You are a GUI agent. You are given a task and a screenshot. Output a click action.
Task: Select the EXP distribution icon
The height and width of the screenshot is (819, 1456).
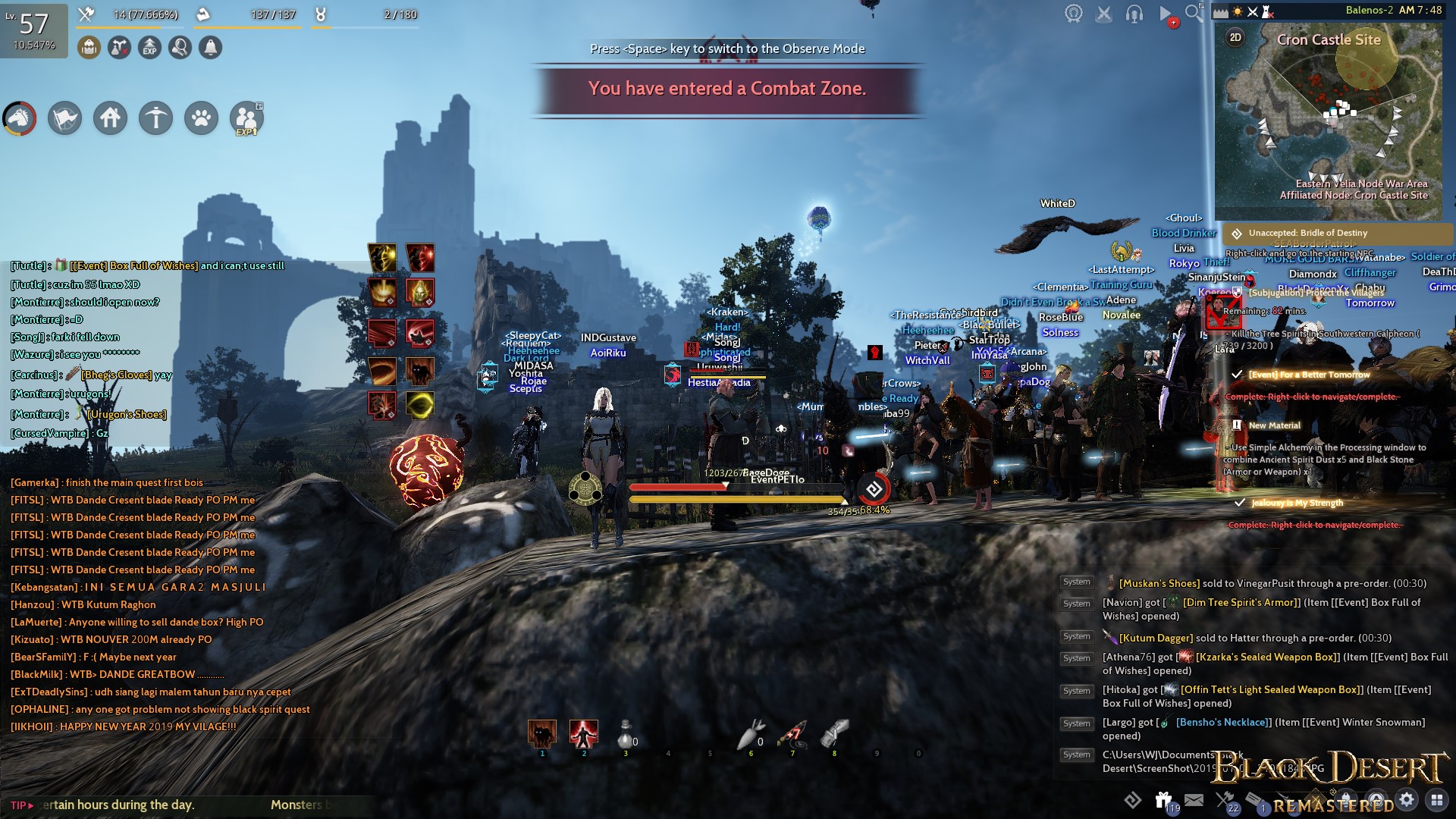click(149, 47)
